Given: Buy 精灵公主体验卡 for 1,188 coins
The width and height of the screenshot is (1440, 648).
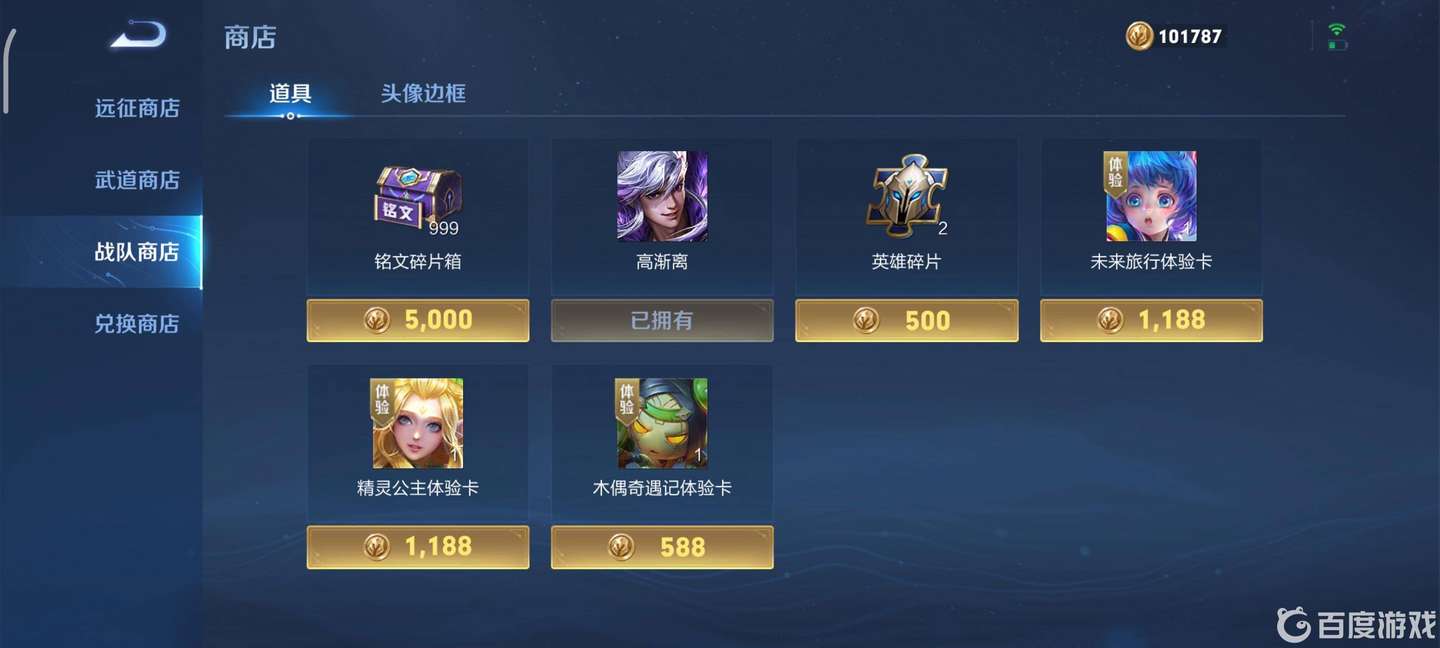Looking at the screenshot, I should click(x=418, y=546).
